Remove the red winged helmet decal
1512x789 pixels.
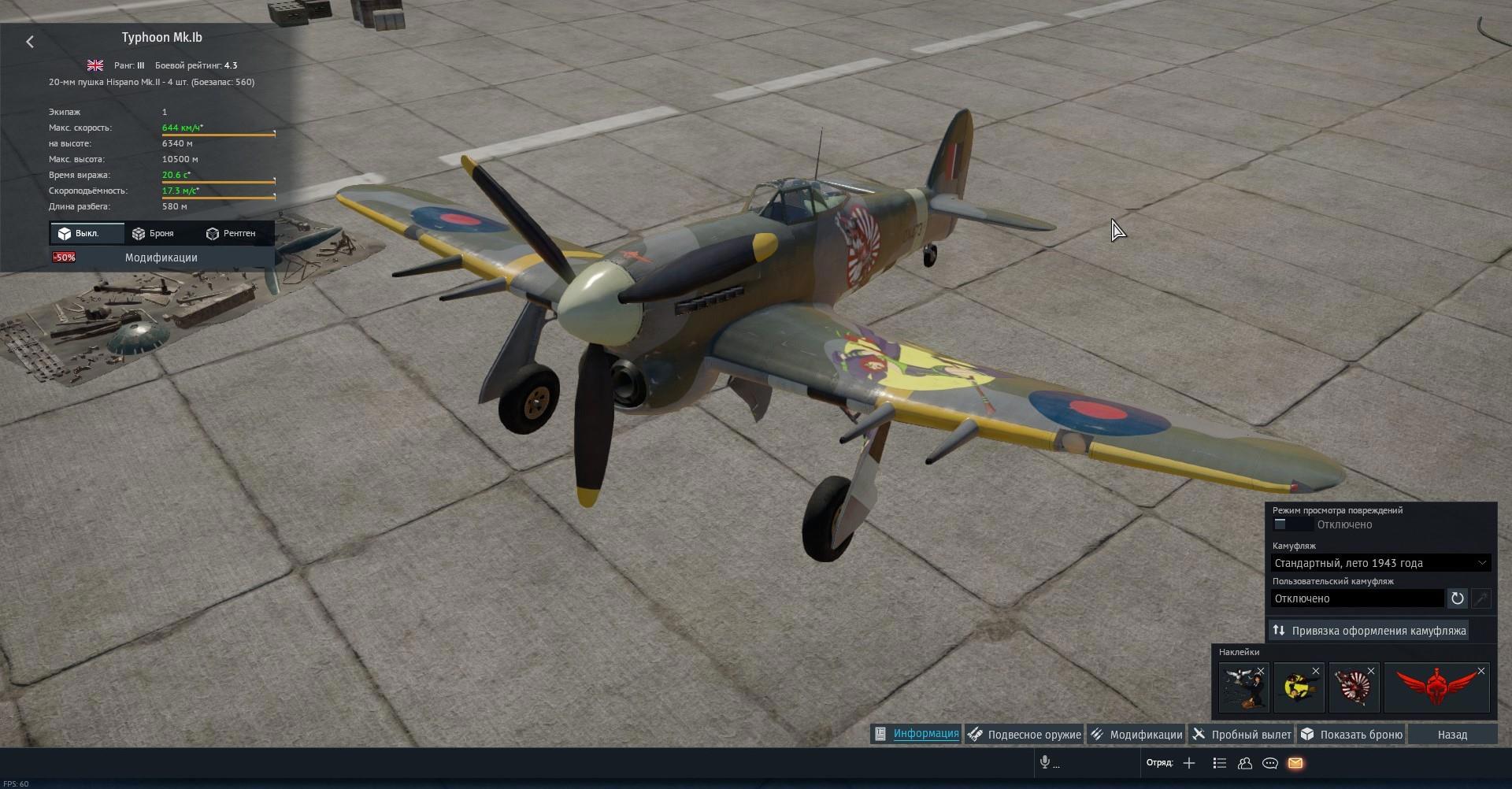1481,672
